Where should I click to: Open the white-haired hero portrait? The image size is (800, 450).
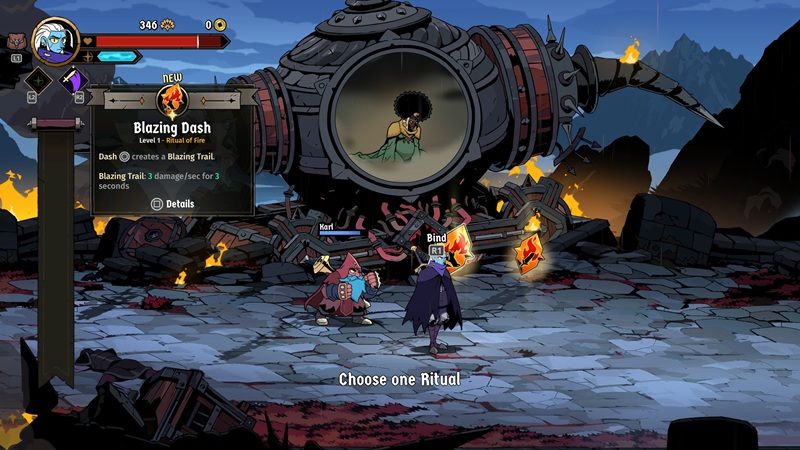(56, 41)
